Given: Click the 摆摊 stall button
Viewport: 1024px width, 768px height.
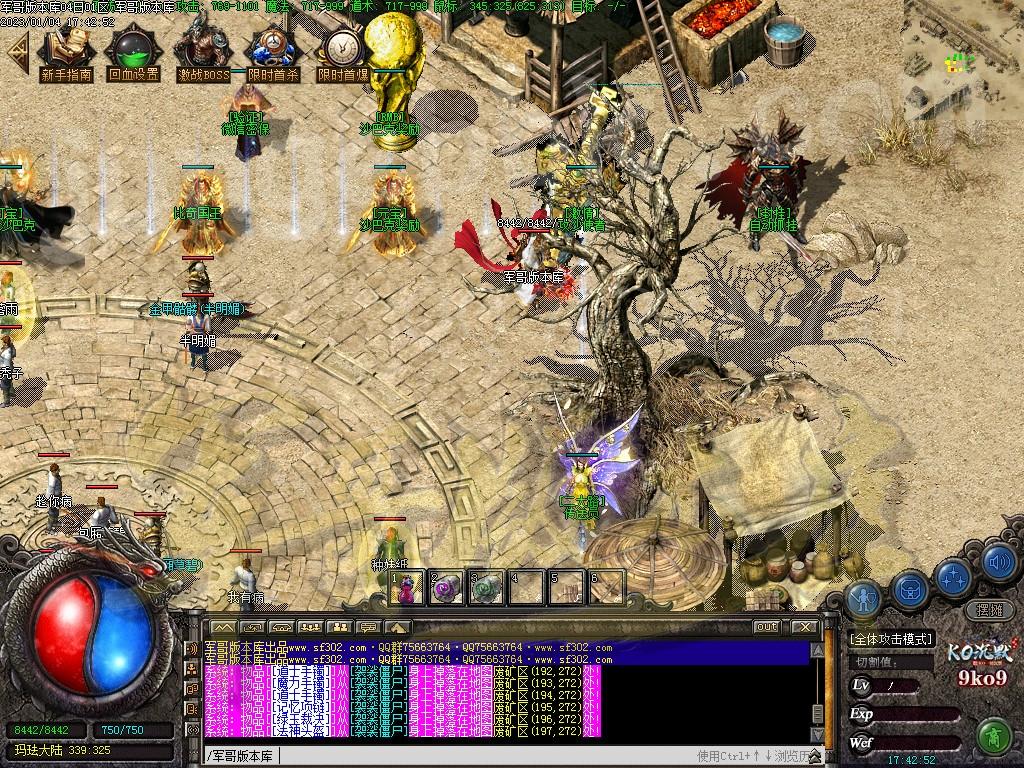Looking at the screenshot, I should point(988,610).
